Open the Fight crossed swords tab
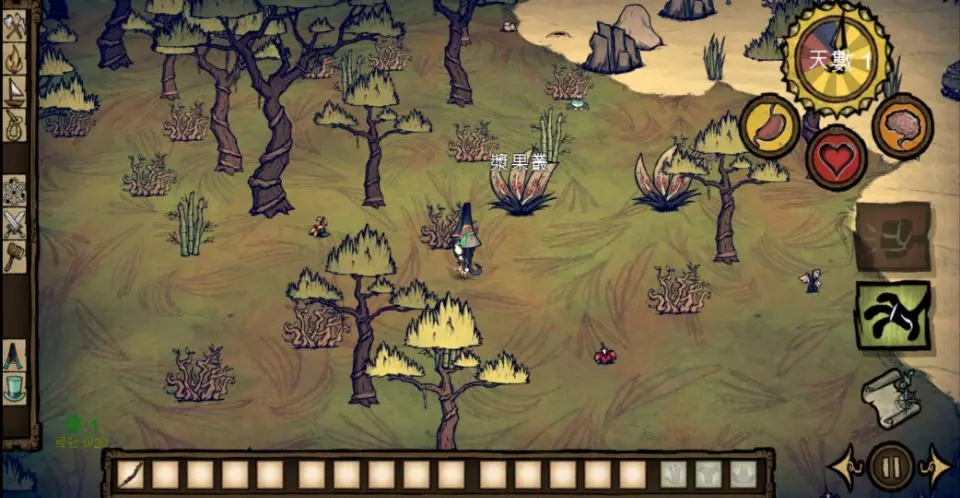This screenshot has width=960, height=498. [x=15, y=223]
